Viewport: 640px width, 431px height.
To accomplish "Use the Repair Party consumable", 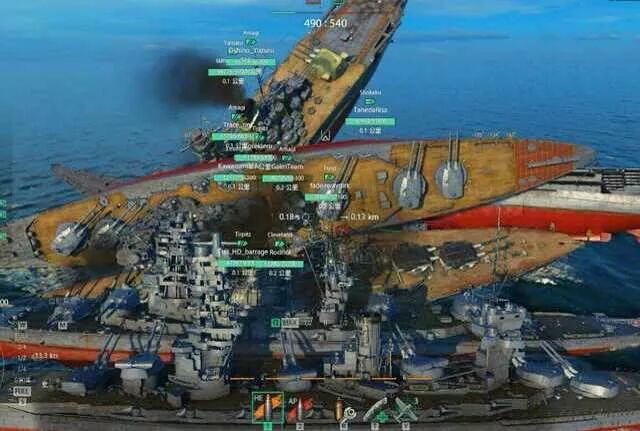I will (375, 409).
